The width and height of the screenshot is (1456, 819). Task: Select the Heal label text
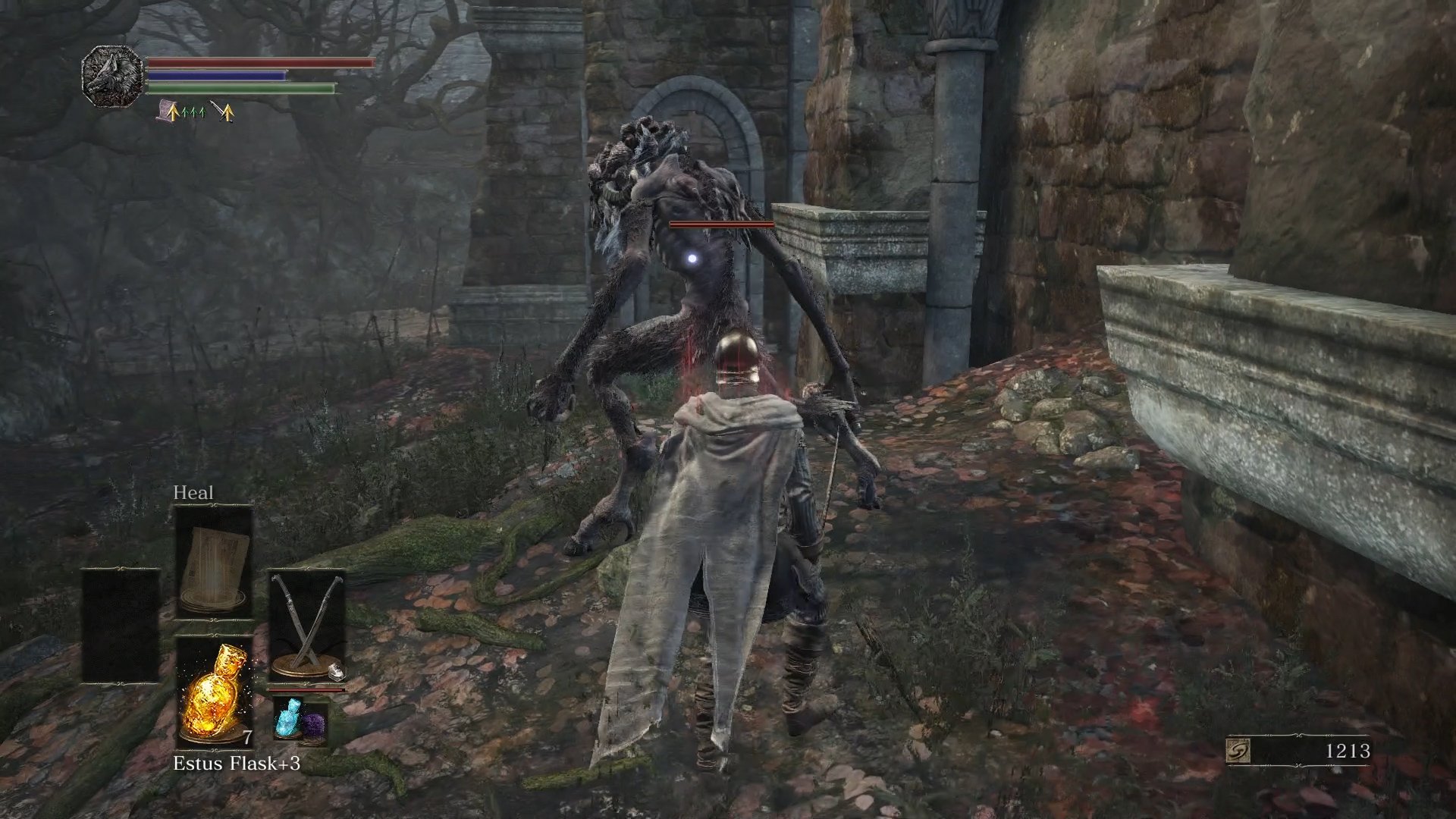tap(195, 492)
